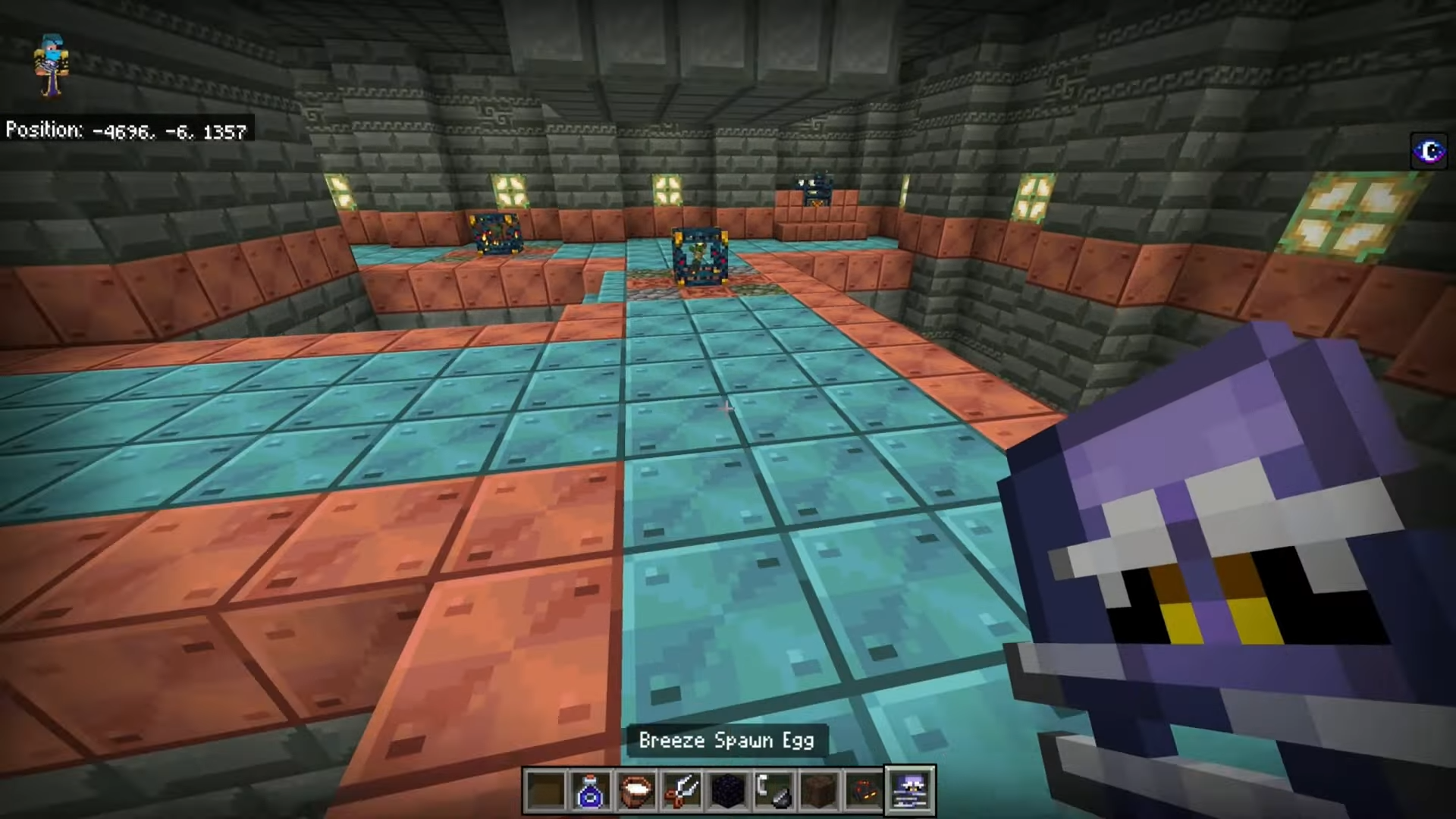Select the dark brown block slot
Image resolution: width=1456 pixels, height=819 pixels.
coord(818,791)
